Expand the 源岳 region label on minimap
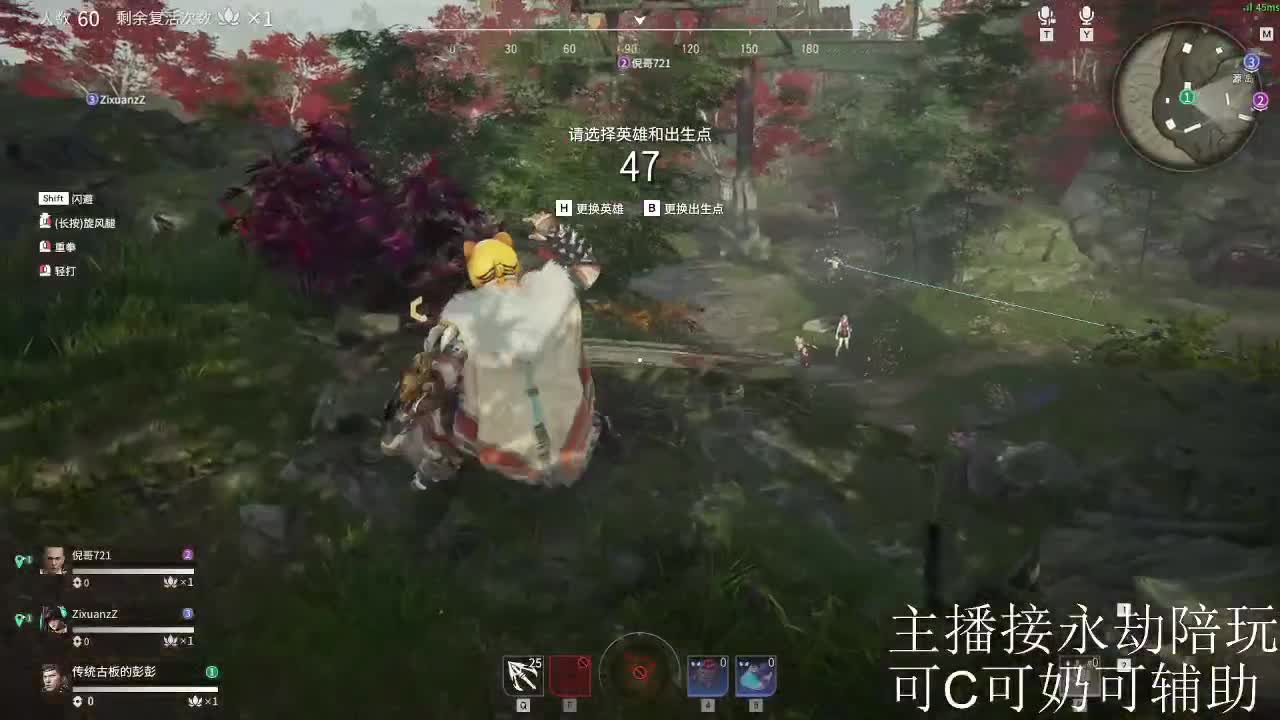The image size is (1280, 720). pyautogui.click(x=1242, y=78)
